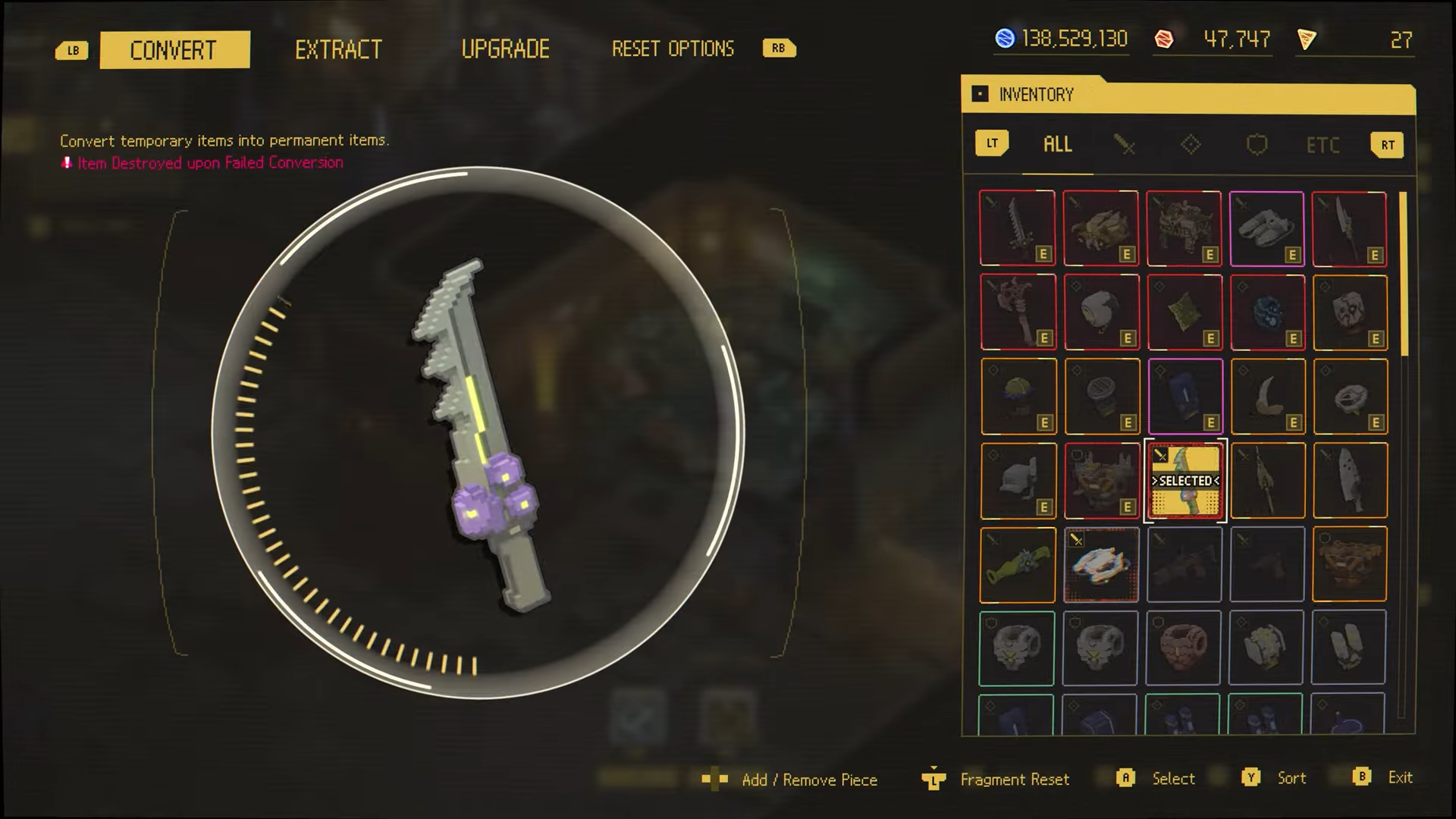Filter inventory by sword weapon icon
1456x819 pixels.
[x=1124, y=145]
